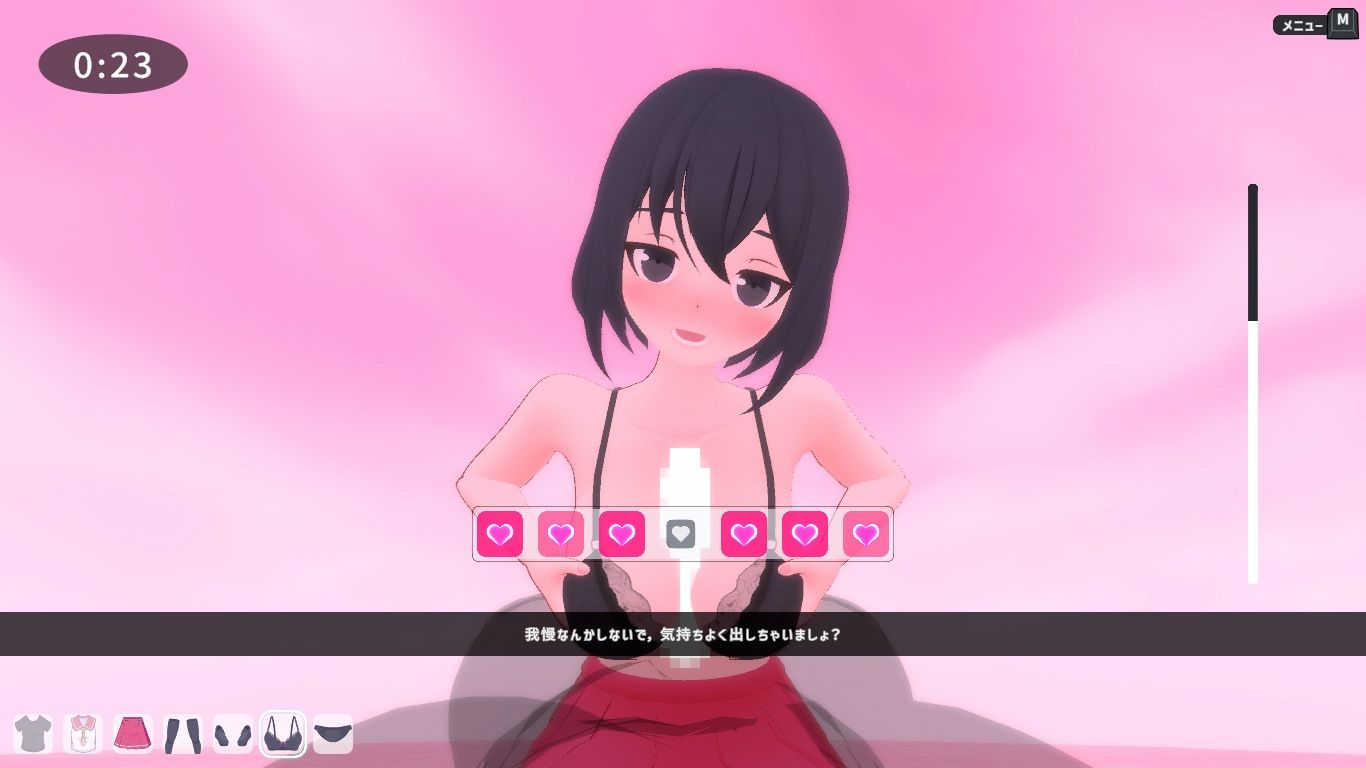Click the dark stockings clothing icon
1366x768 pixels.
183,734
